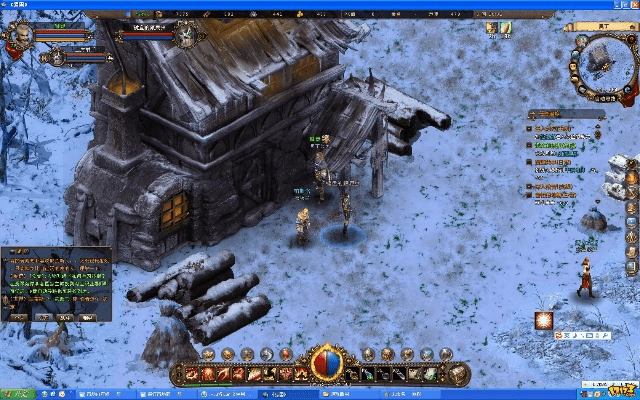Select the target's portrait at top center
The width and height of the screenshot is (640, 400).
(187, 37)
